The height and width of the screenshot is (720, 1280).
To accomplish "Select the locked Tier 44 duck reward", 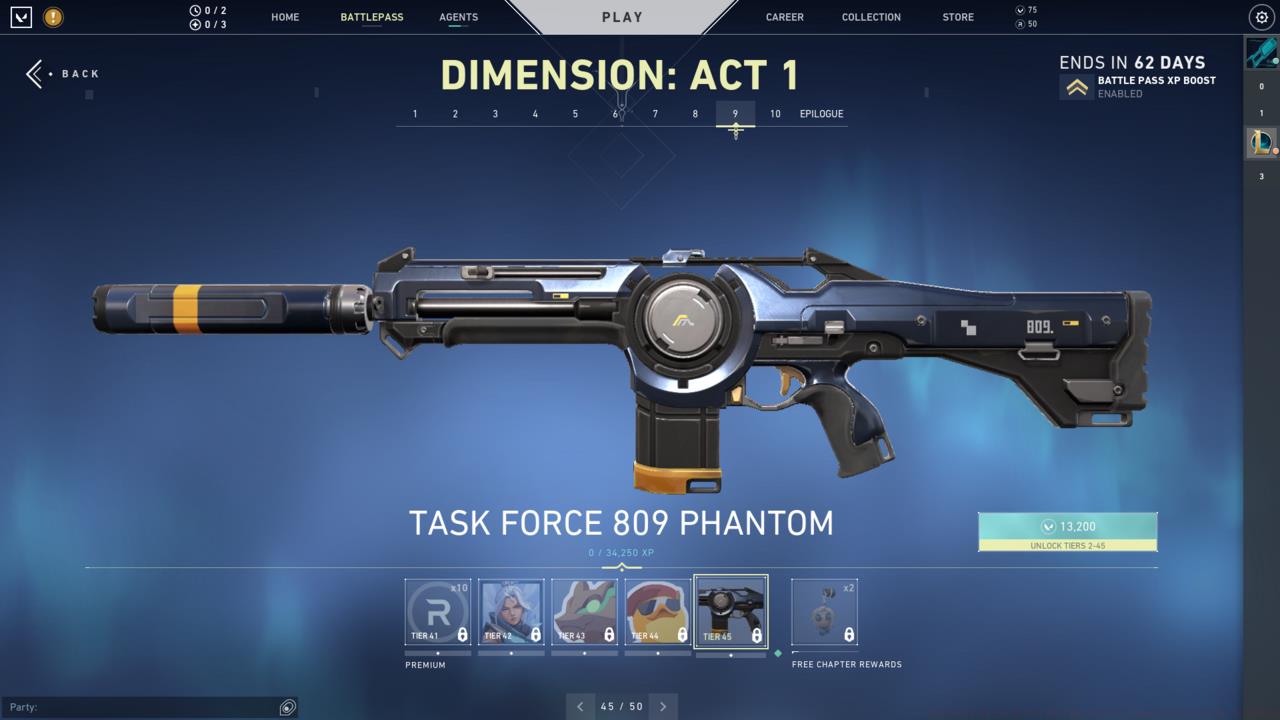I will (657, 610).
